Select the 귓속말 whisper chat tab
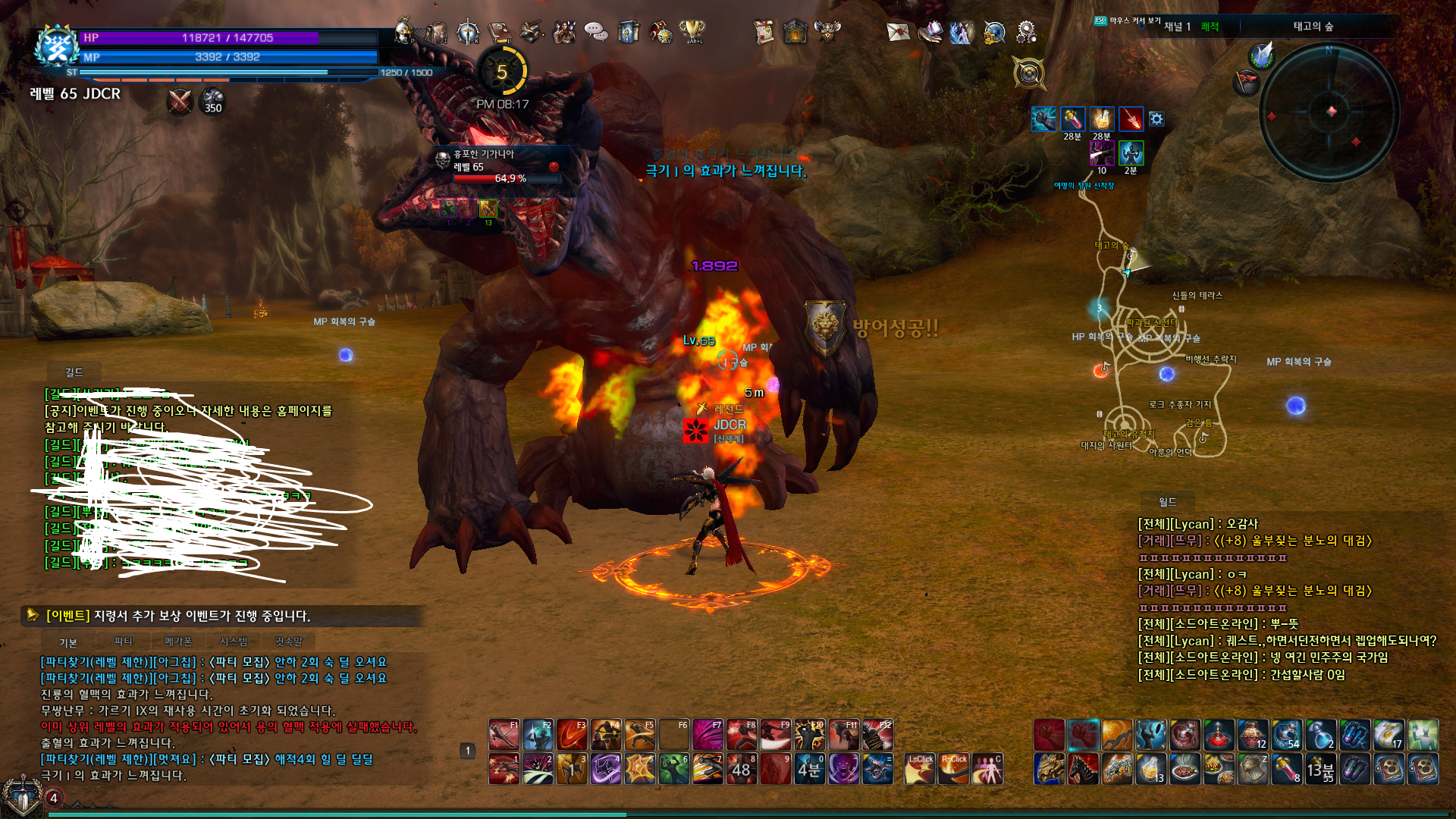The width and height of the screenshot is (1456, 819). pos(288,642)
